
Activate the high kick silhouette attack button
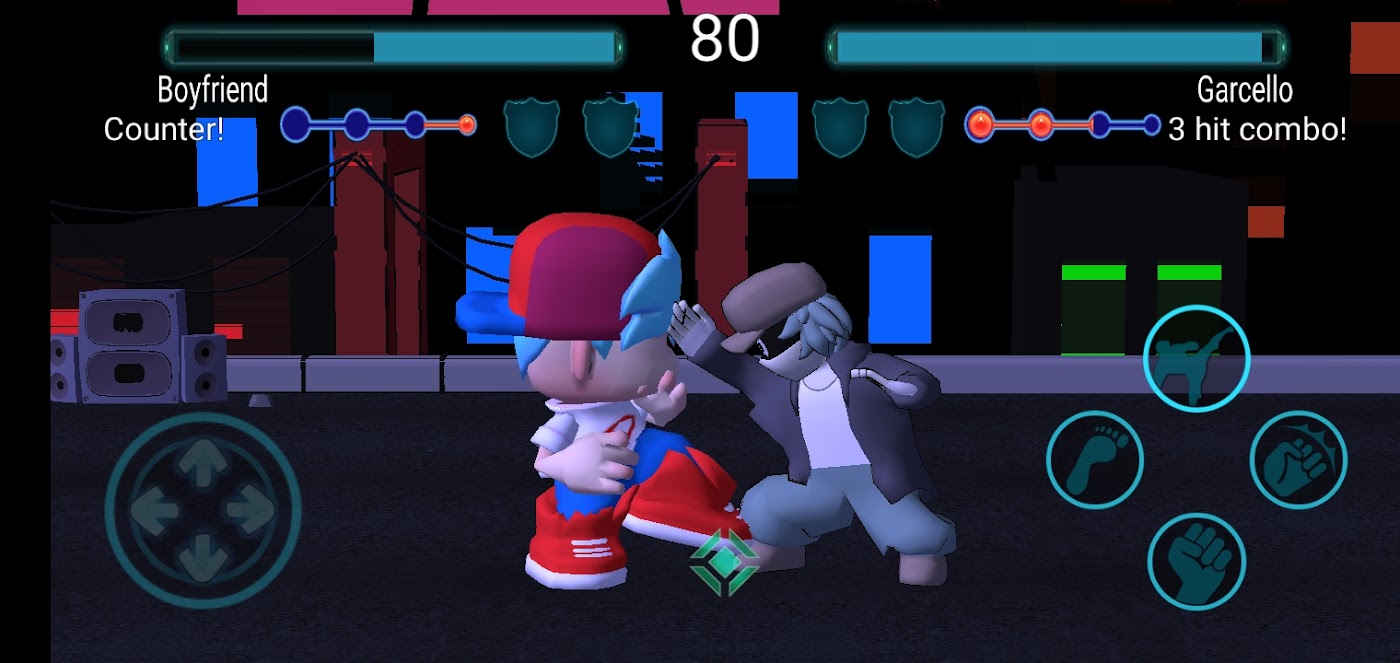coord(1196,358)
